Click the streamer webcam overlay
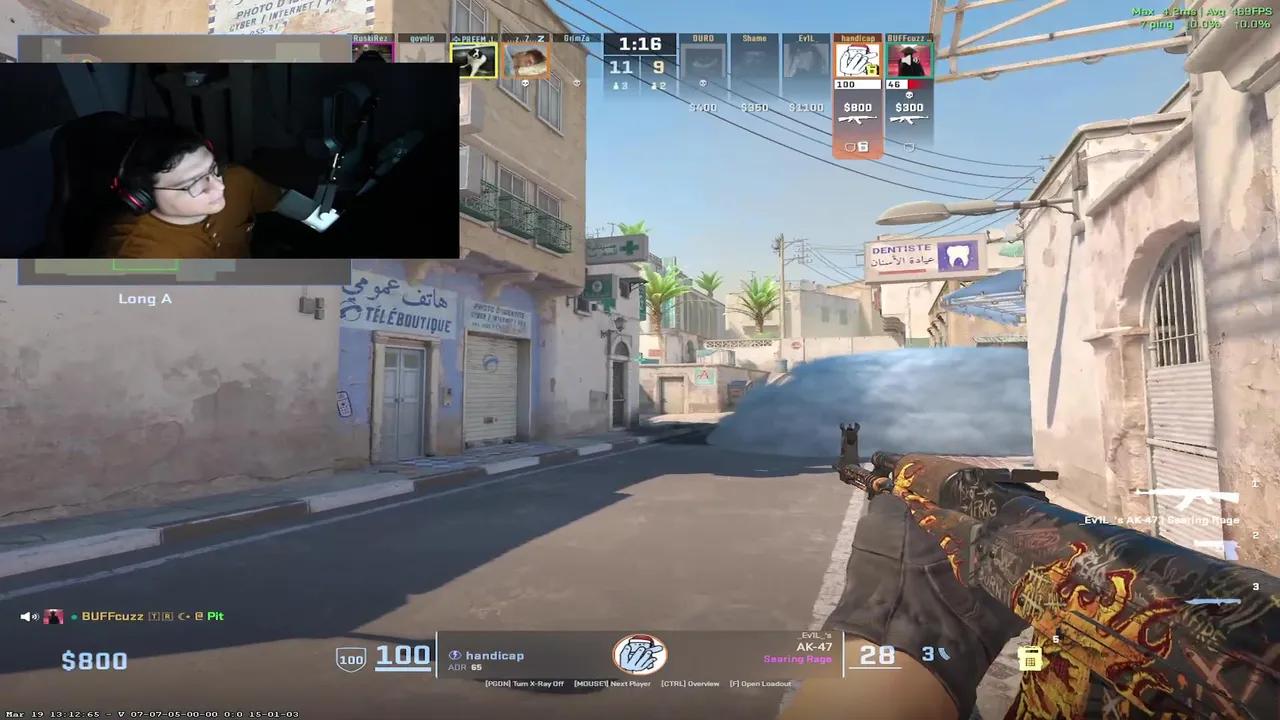The height and width of the screenshot is (720, 1280). [230, 160]
